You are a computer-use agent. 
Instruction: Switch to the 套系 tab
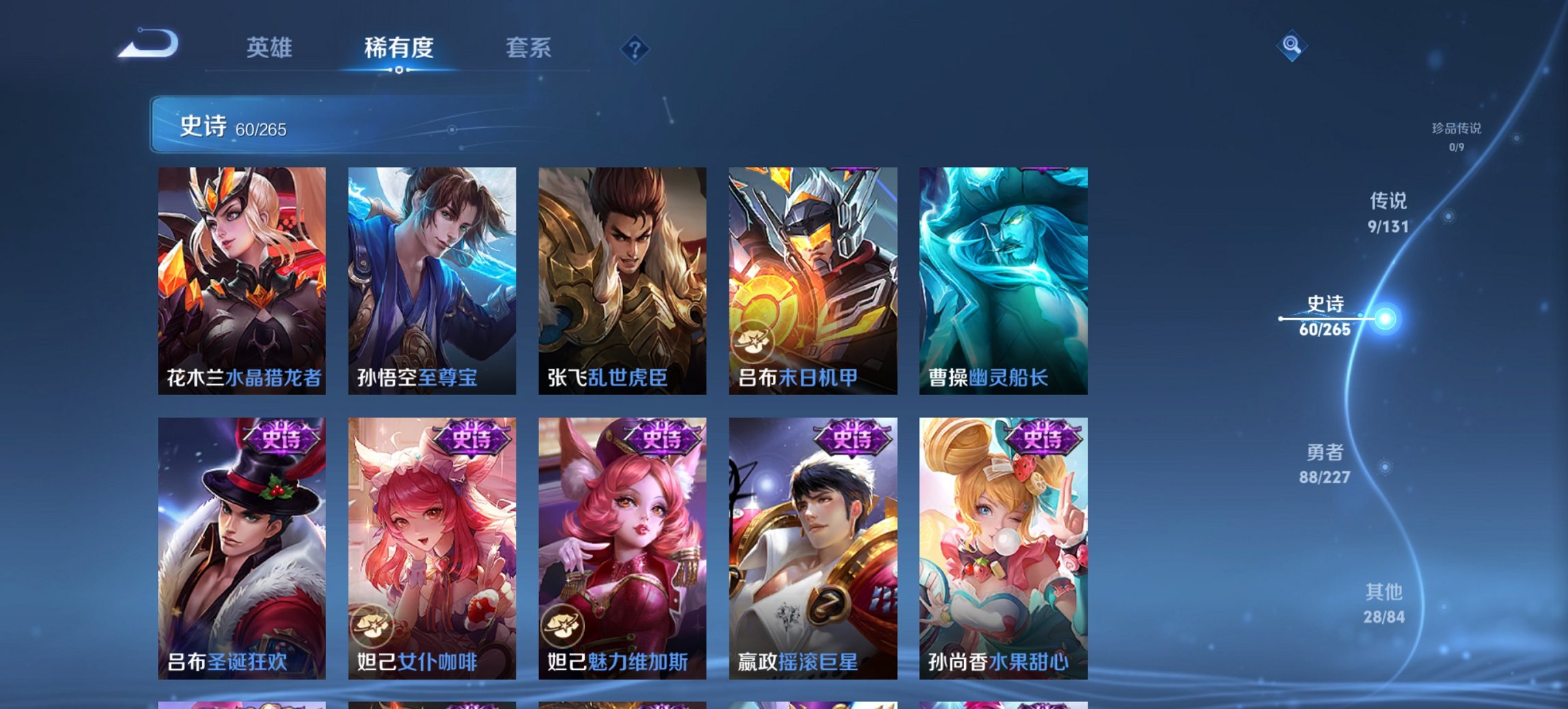(529, 49)
